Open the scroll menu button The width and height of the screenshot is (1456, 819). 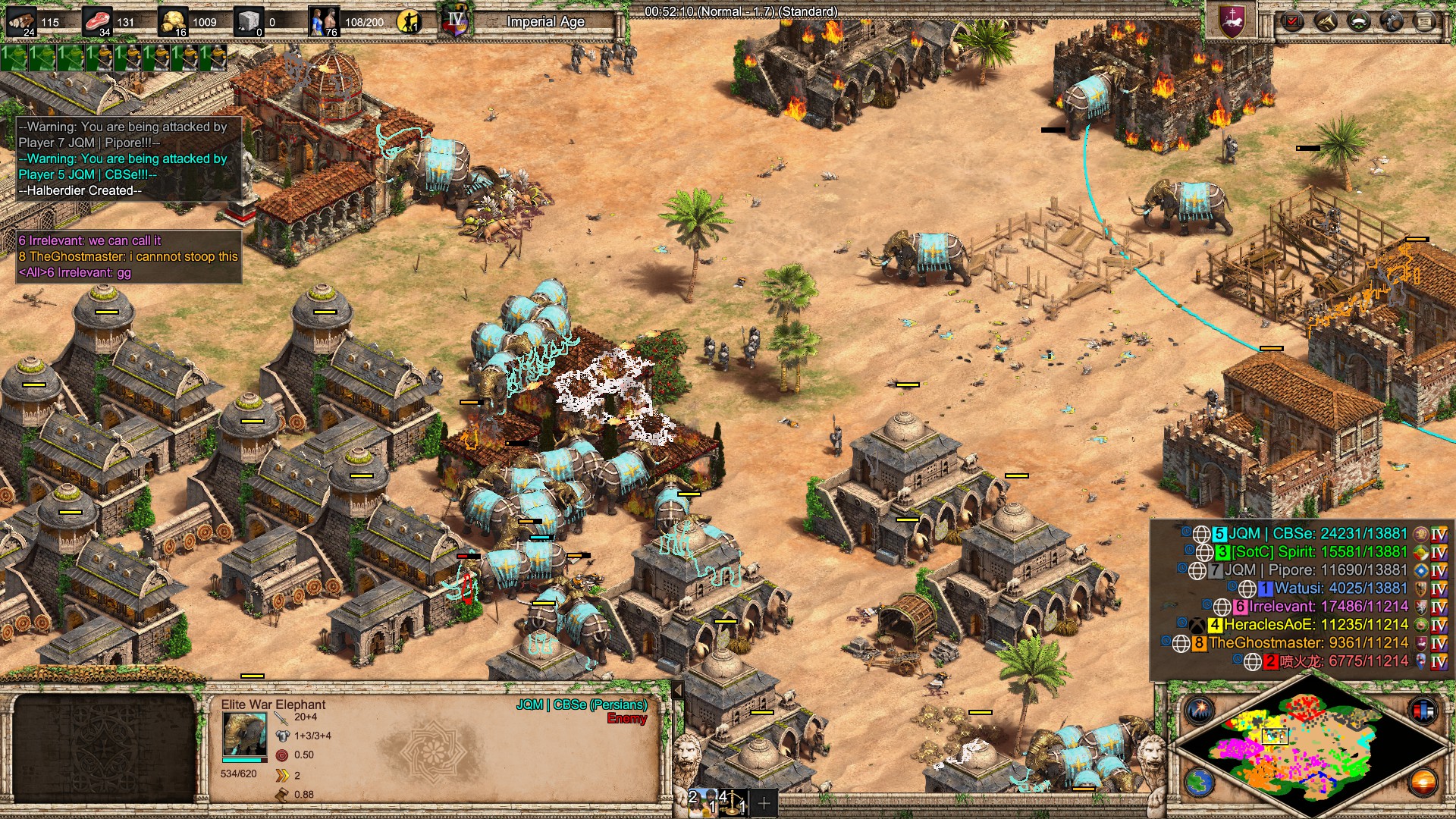coord(1425,20)
